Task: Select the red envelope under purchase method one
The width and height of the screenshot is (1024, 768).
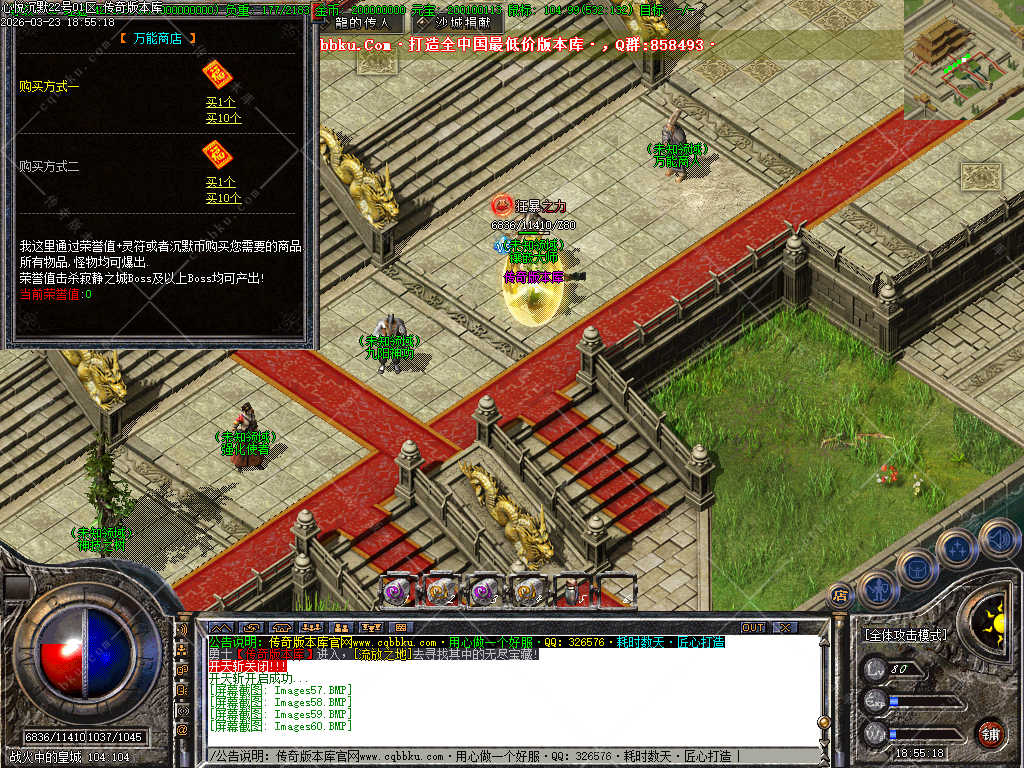Action: coord(217,75)
